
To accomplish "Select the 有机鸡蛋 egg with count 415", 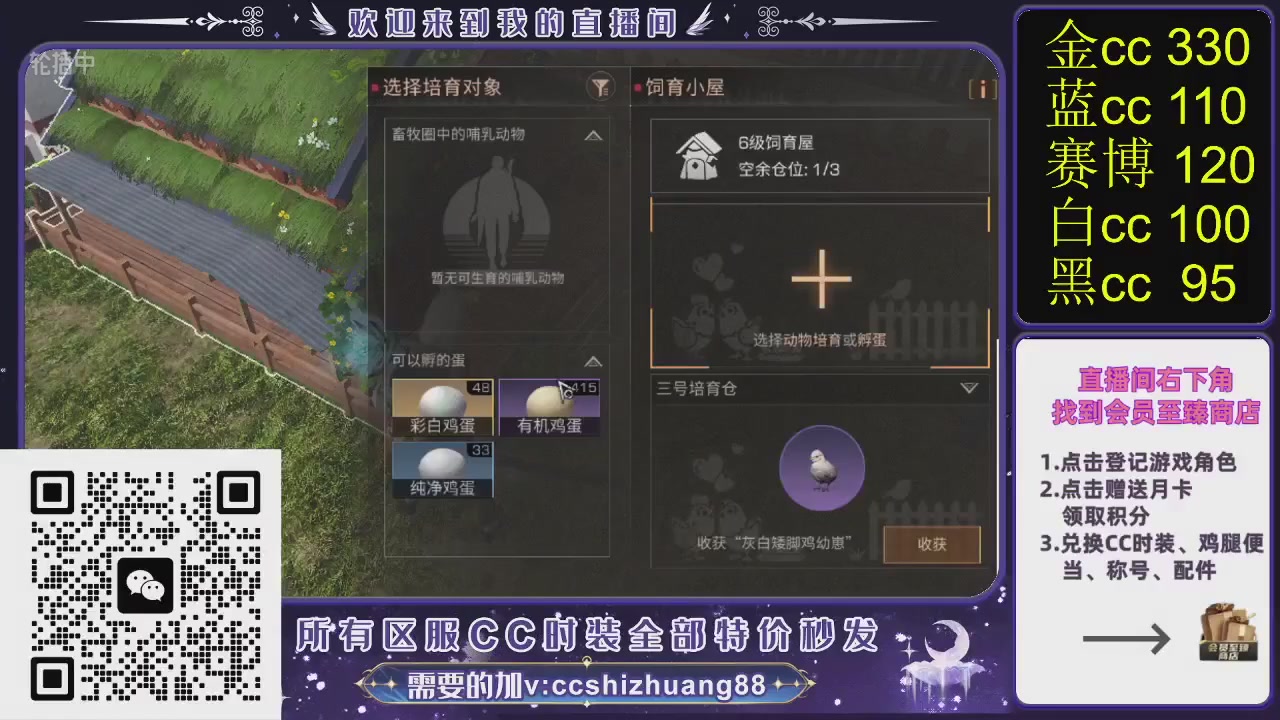I will pos(549,407).
